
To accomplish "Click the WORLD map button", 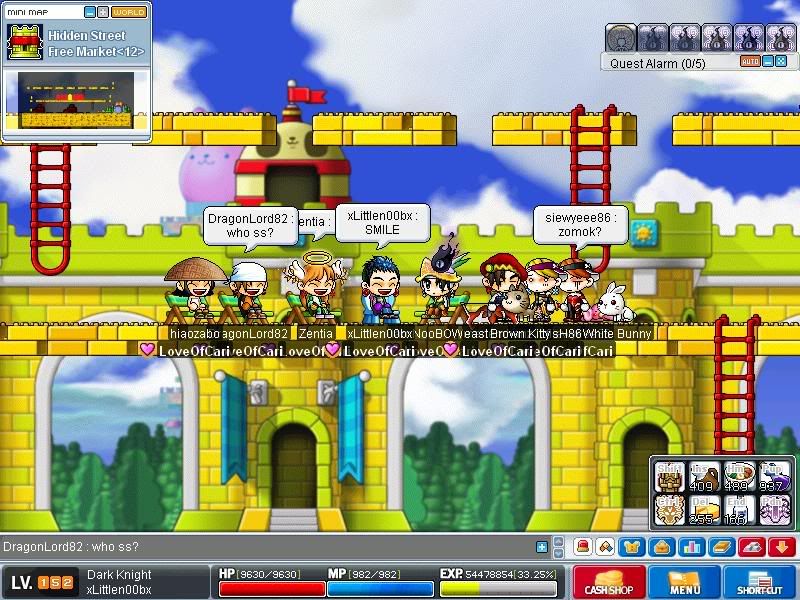I will click(x=129, y=13).
